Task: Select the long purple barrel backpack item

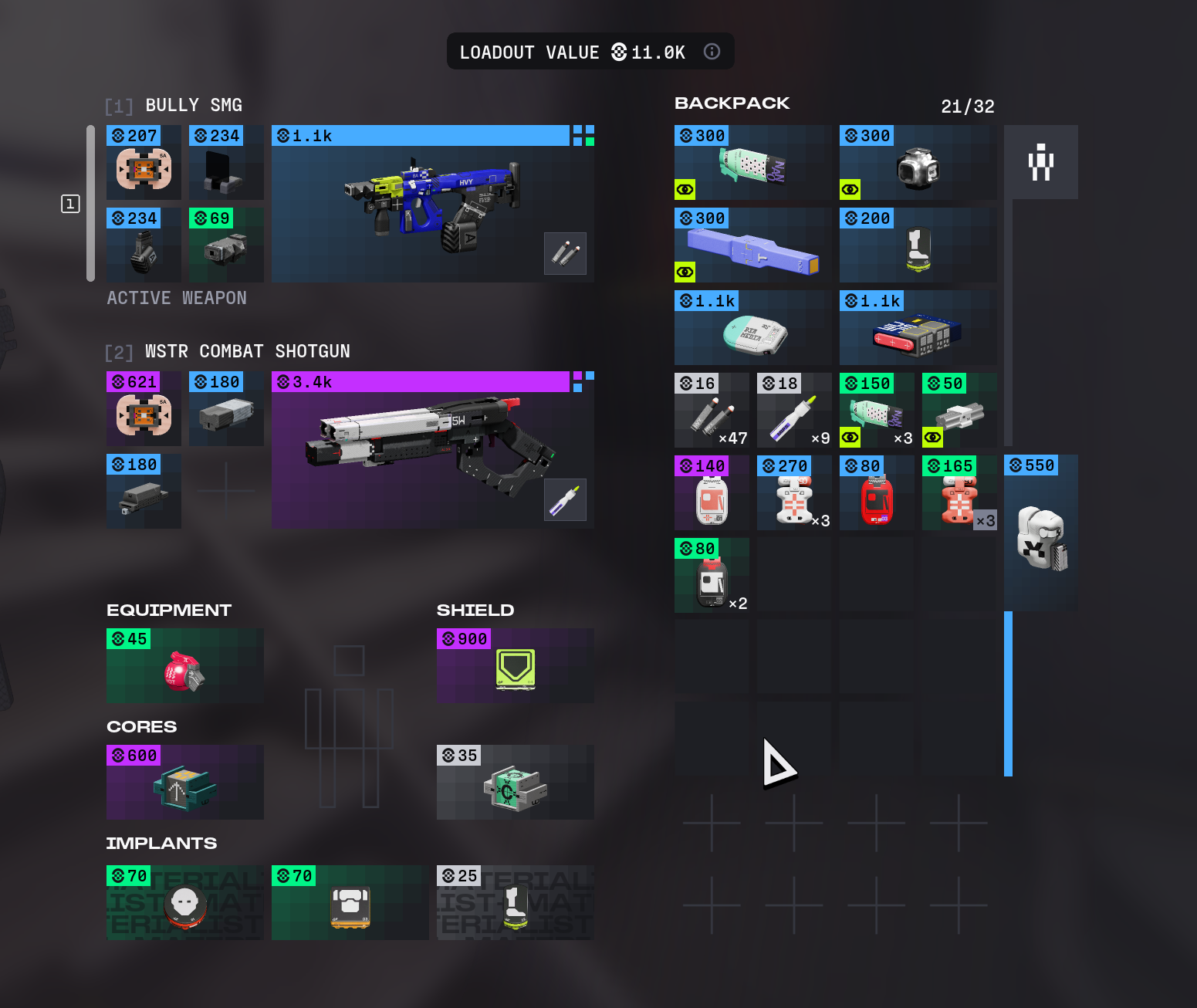Action: 752,245
